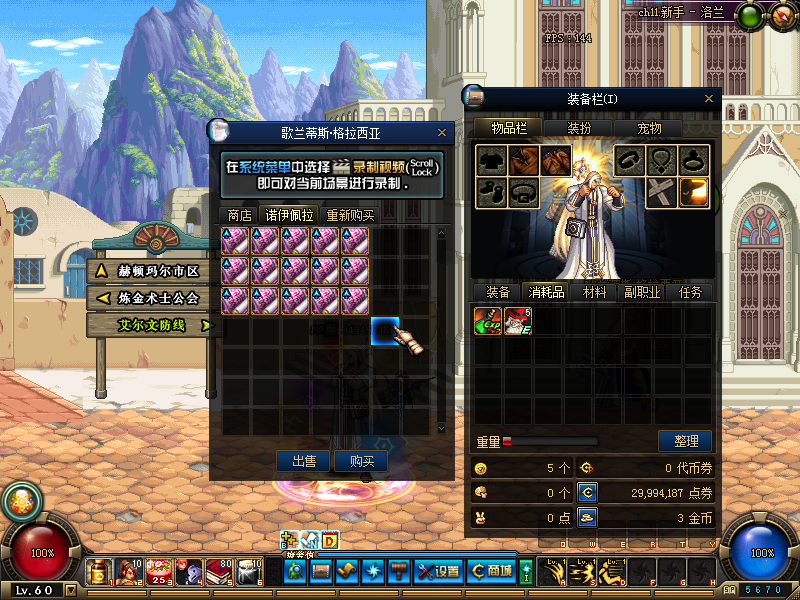Select the 诺伊佩拉 shop tab

click(x=289, y=215)
